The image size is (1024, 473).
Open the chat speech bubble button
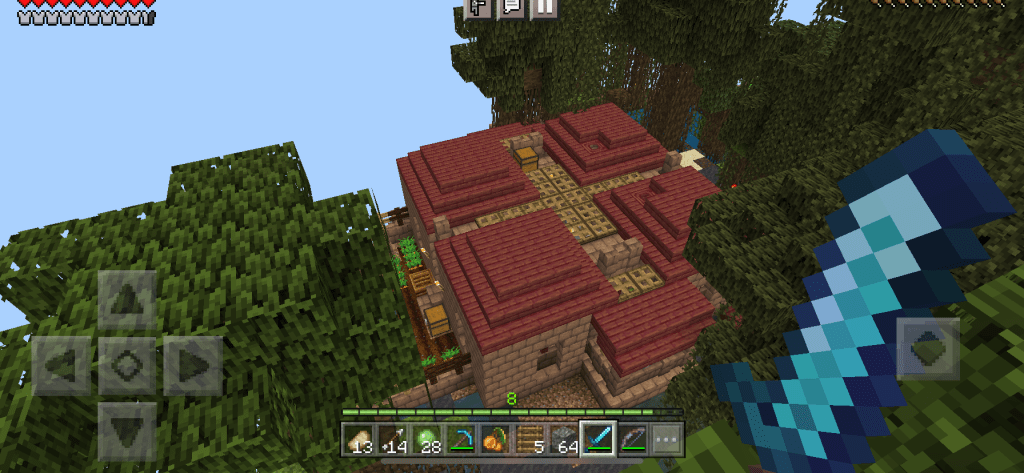[x=511, y=8]
